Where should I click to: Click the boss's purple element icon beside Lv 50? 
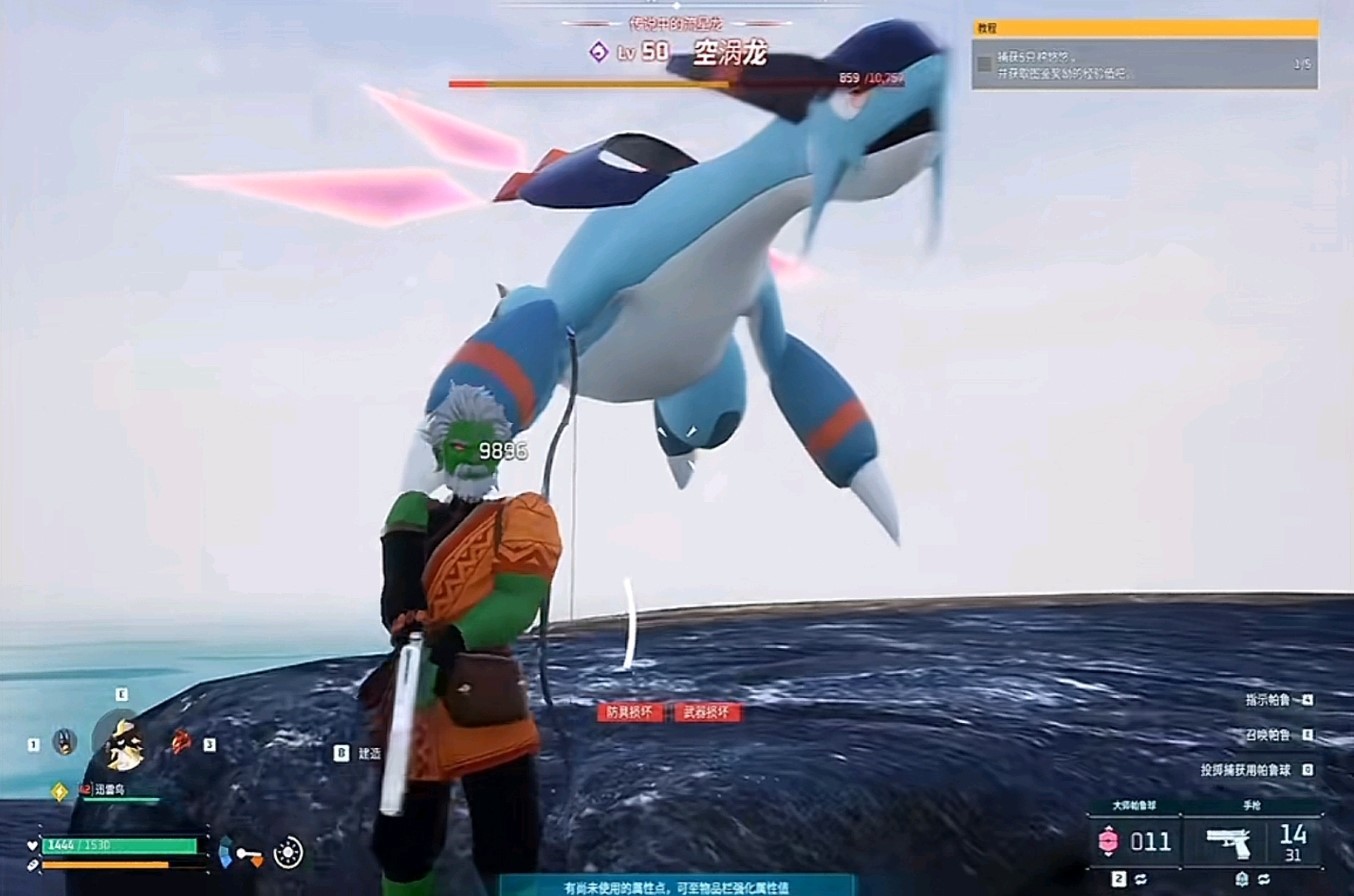tap(598, 52)
